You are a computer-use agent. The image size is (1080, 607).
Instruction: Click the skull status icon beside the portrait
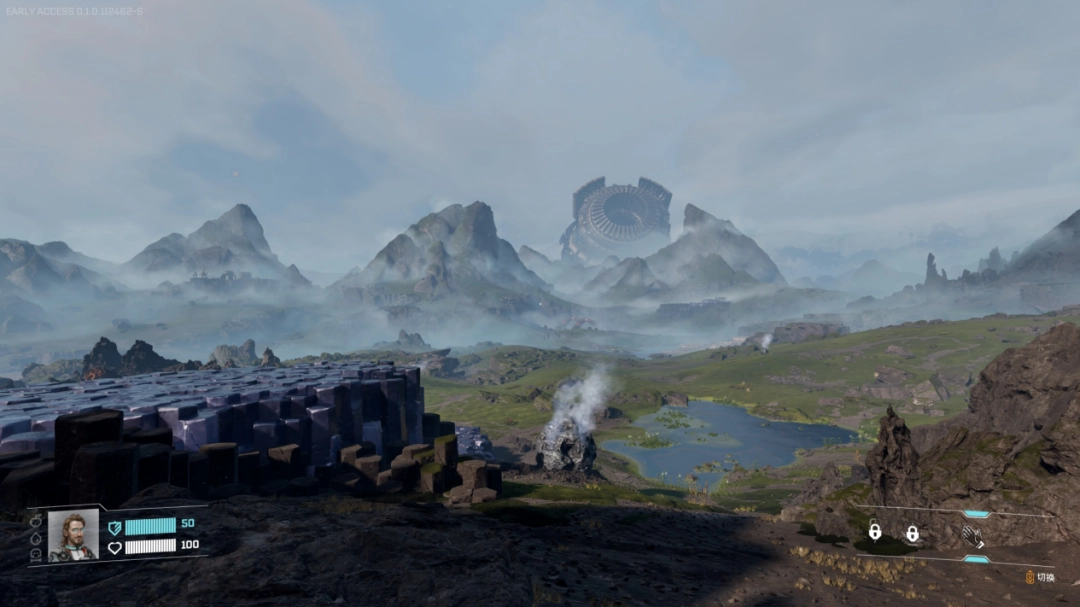pos(36,554)
